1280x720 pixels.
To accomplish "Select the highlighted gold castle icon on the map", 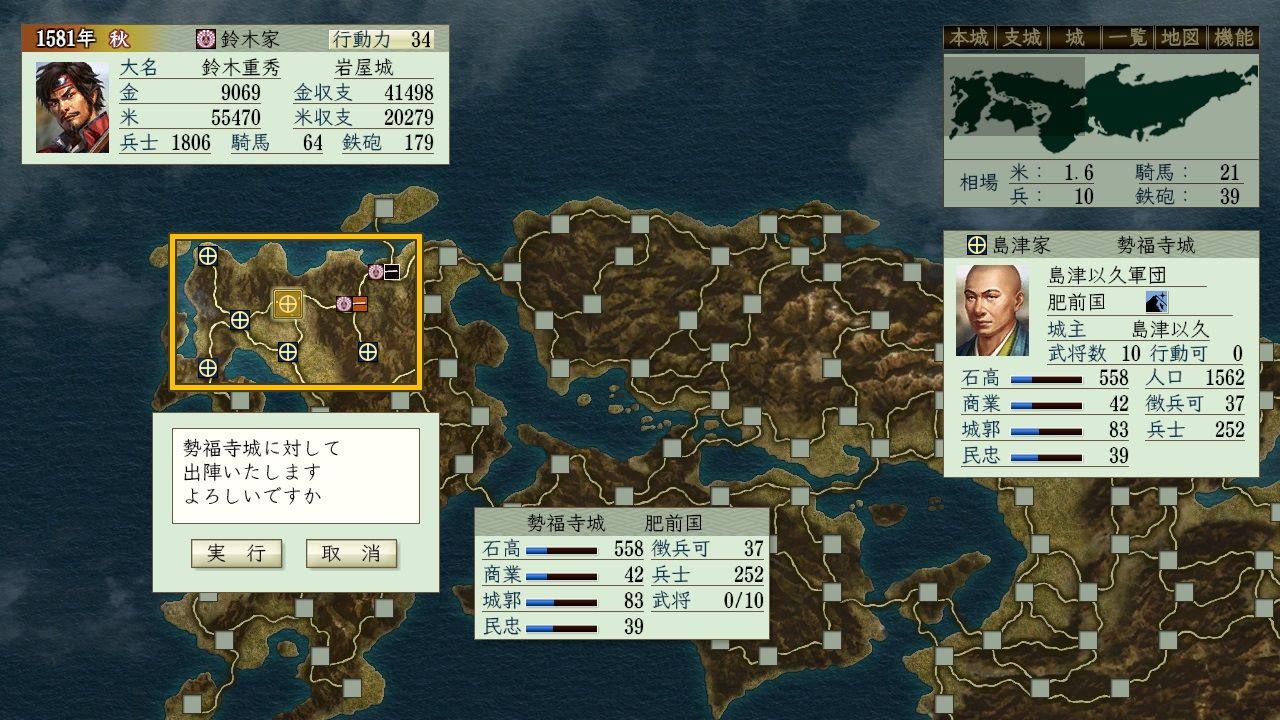I will [288, 303].
